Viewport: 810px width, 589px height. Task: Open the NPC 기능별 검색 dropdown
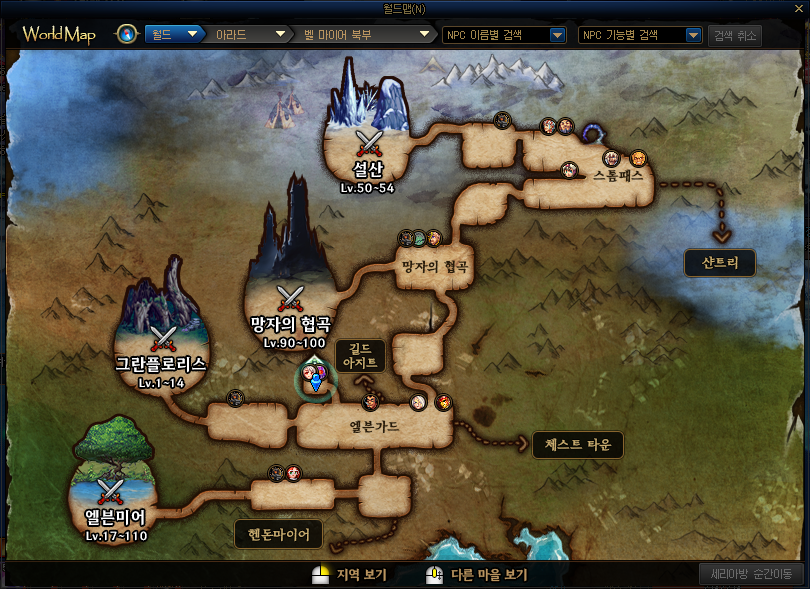tap(640, 35)
